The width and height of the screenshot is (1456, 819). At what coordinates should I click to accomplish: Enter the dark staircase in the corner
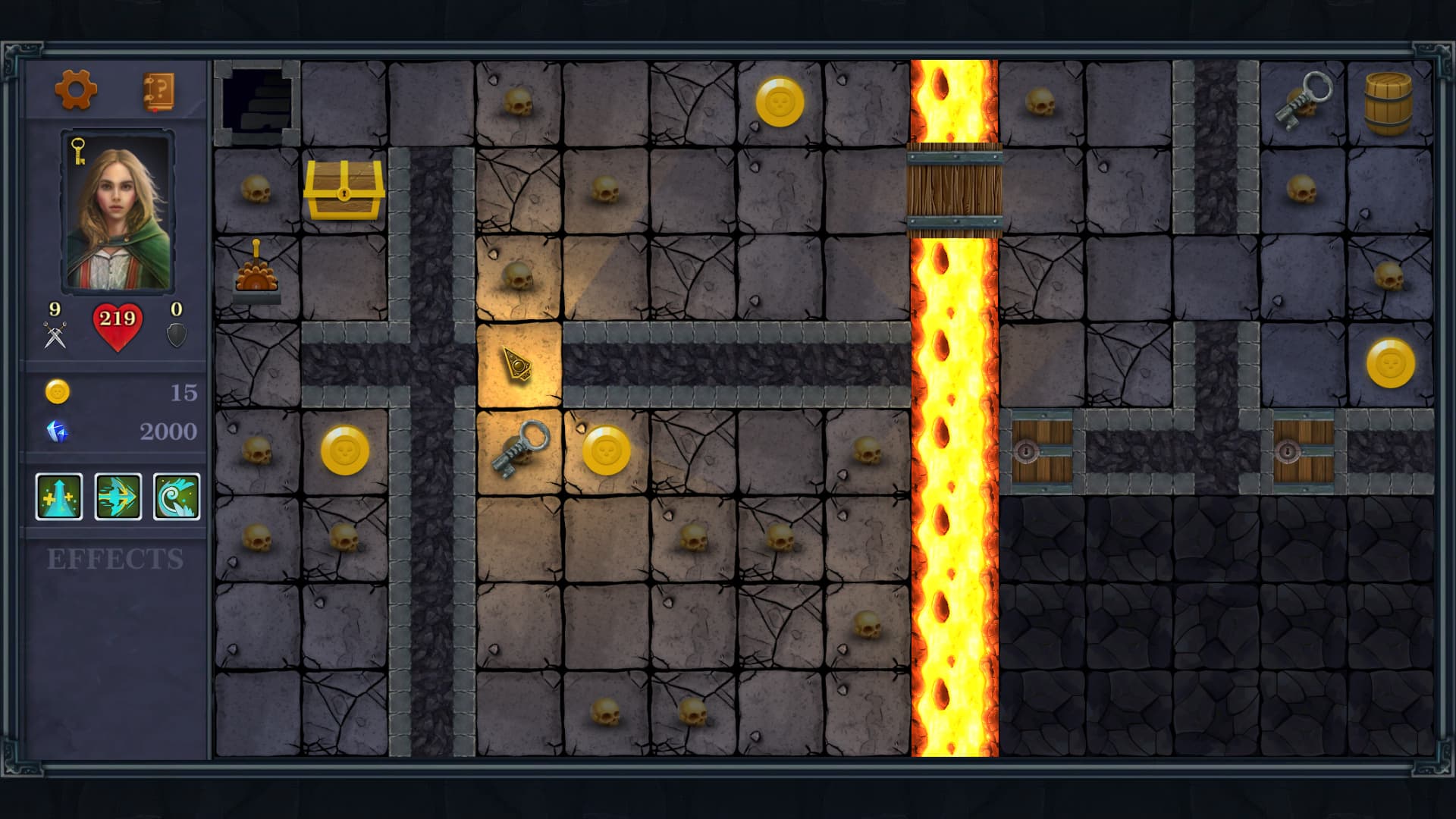point(258,102)
